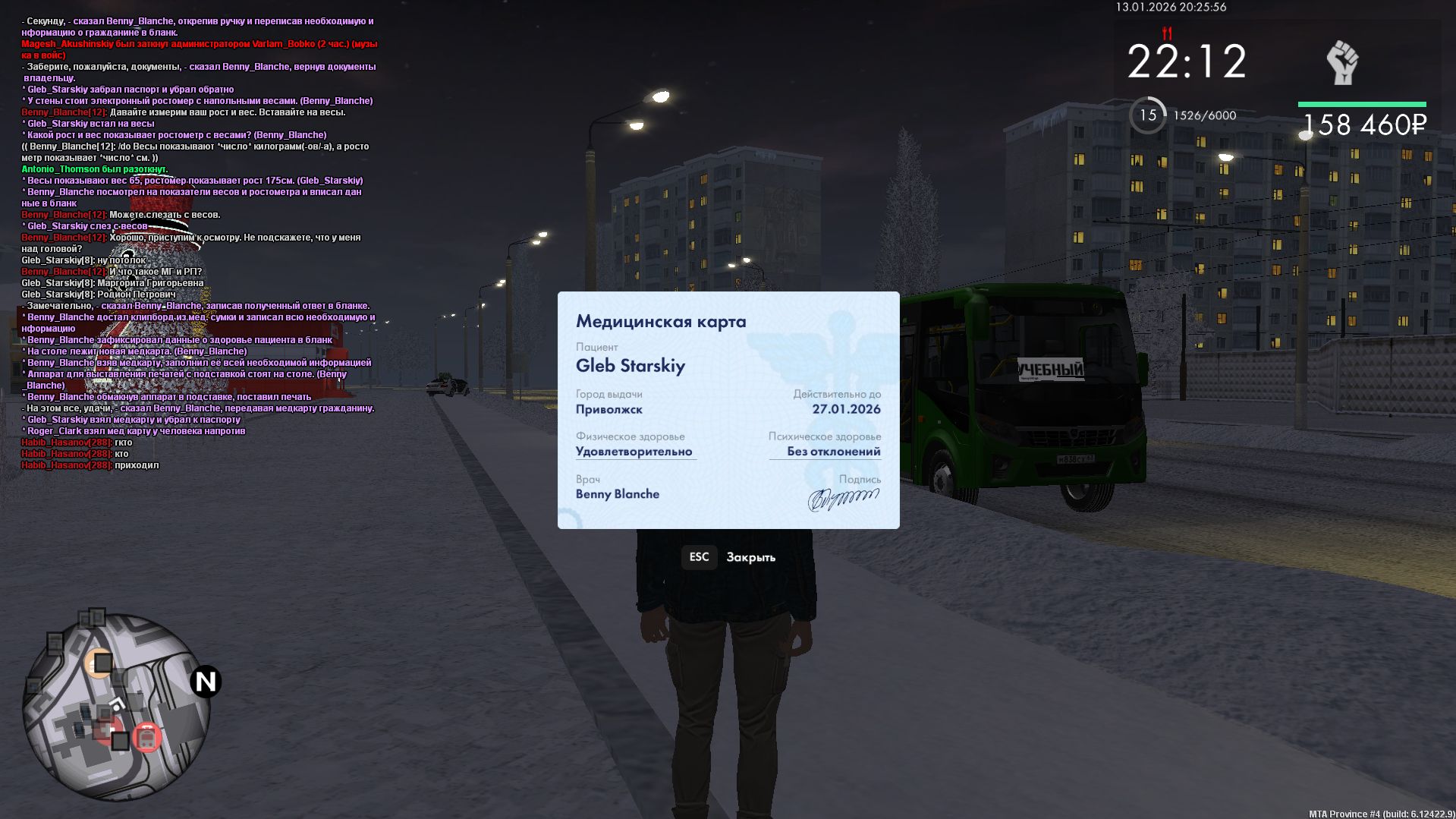The image size is (1456, 819).
Task: Select the red bus marker on the minimap
Action: (146, 737)
